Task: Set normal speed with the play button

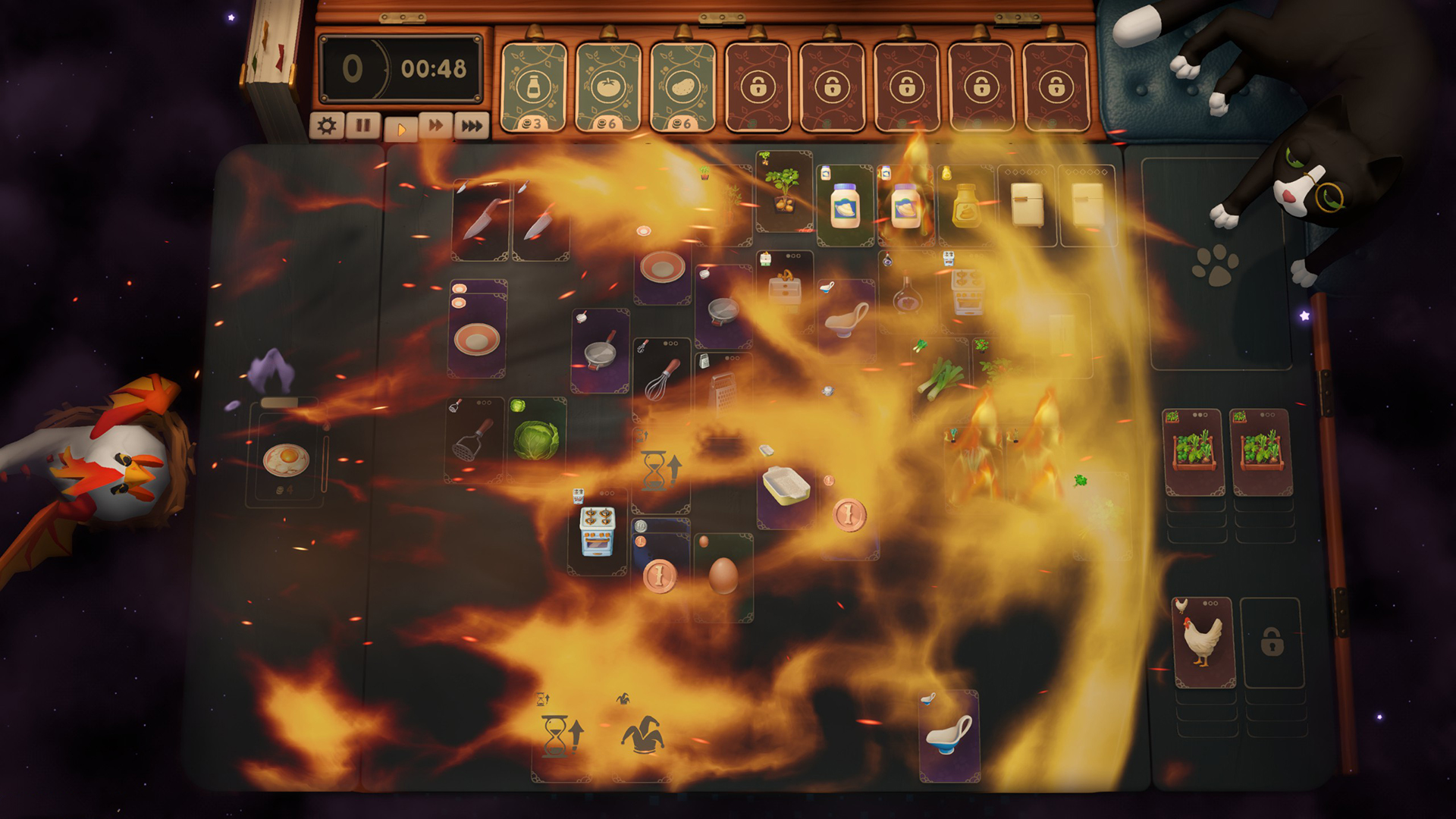Action: pos(400,128)
